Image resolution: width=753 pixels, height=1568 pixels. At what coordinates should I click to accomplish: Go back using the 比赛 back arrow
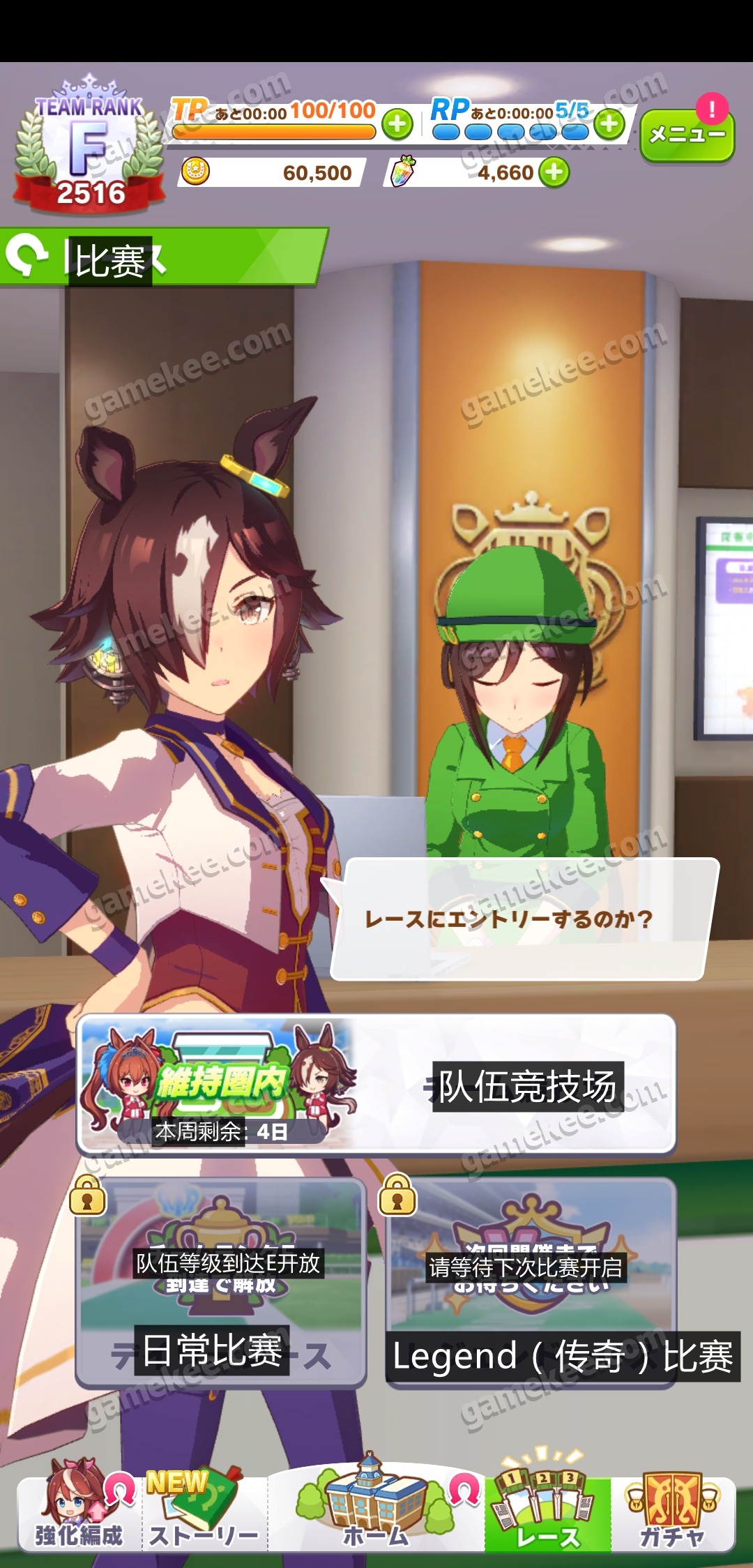pyautogui.click(x=25, y=257)
